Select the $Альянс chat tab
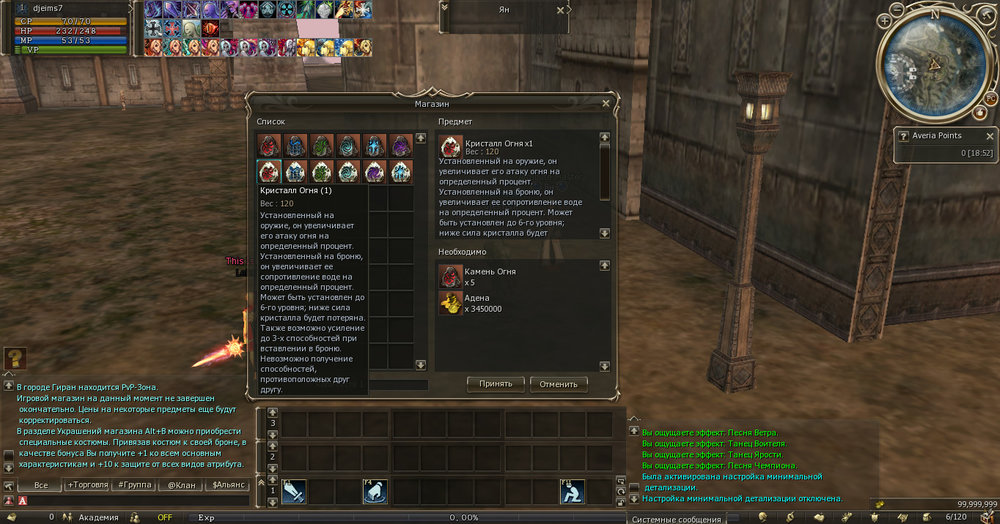Viewport: 1000px width, 524px height. (x=229, y=485)
